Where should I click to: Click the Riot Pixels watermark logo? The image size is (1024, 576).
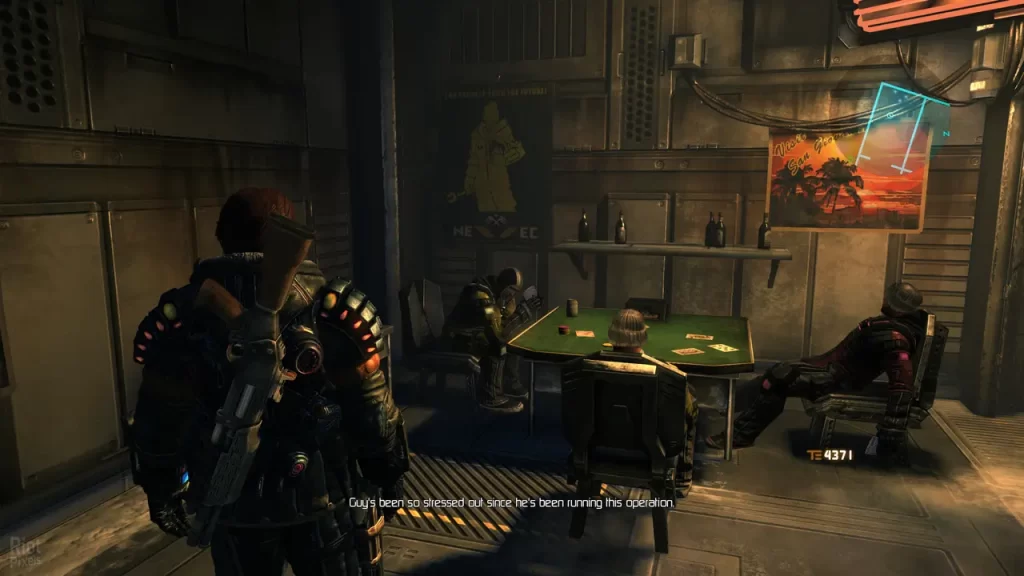23,548
